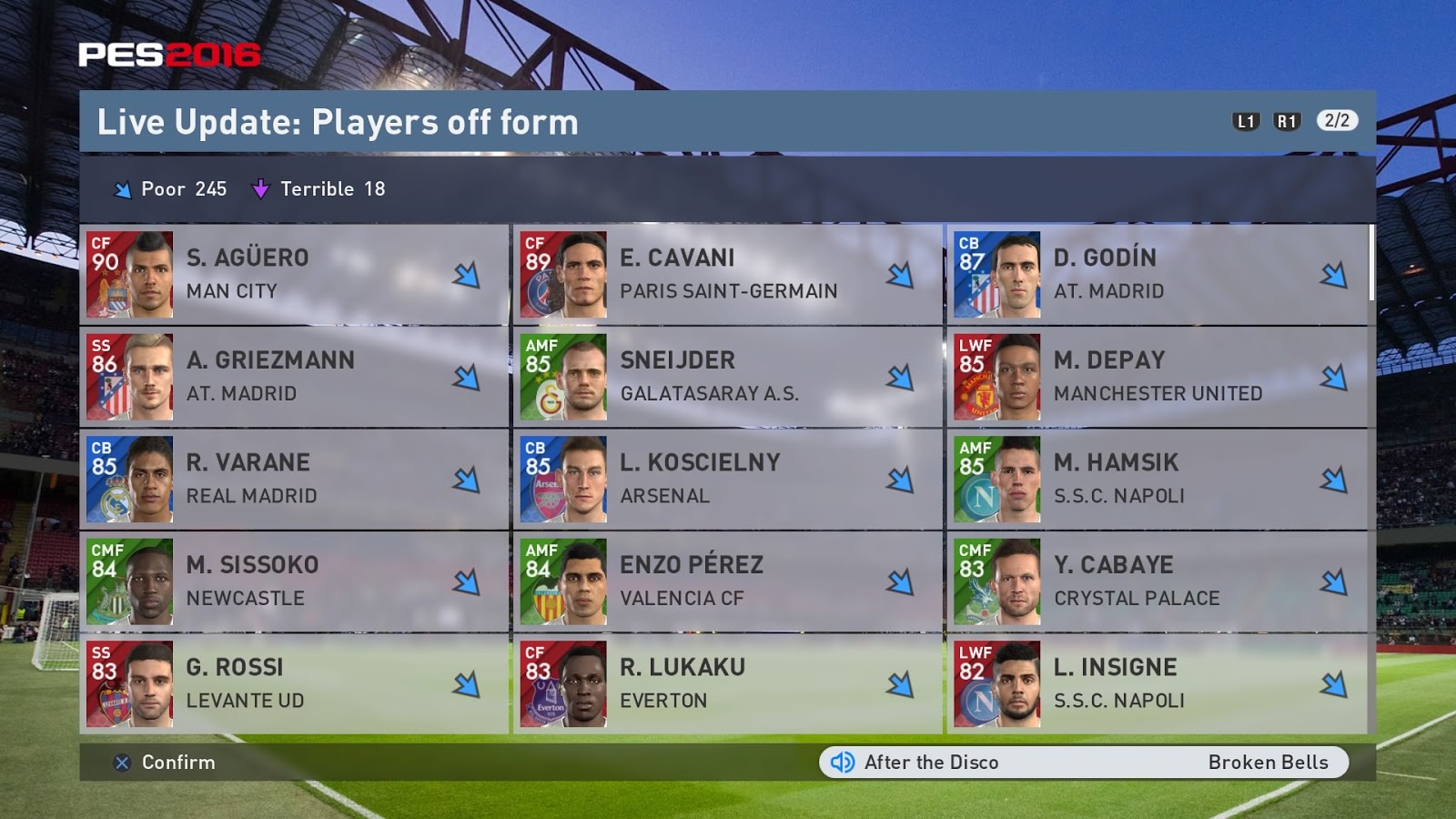Screen dimensions: 1456x819
Task: Click the Confirm option
Action: click(166, 763)
